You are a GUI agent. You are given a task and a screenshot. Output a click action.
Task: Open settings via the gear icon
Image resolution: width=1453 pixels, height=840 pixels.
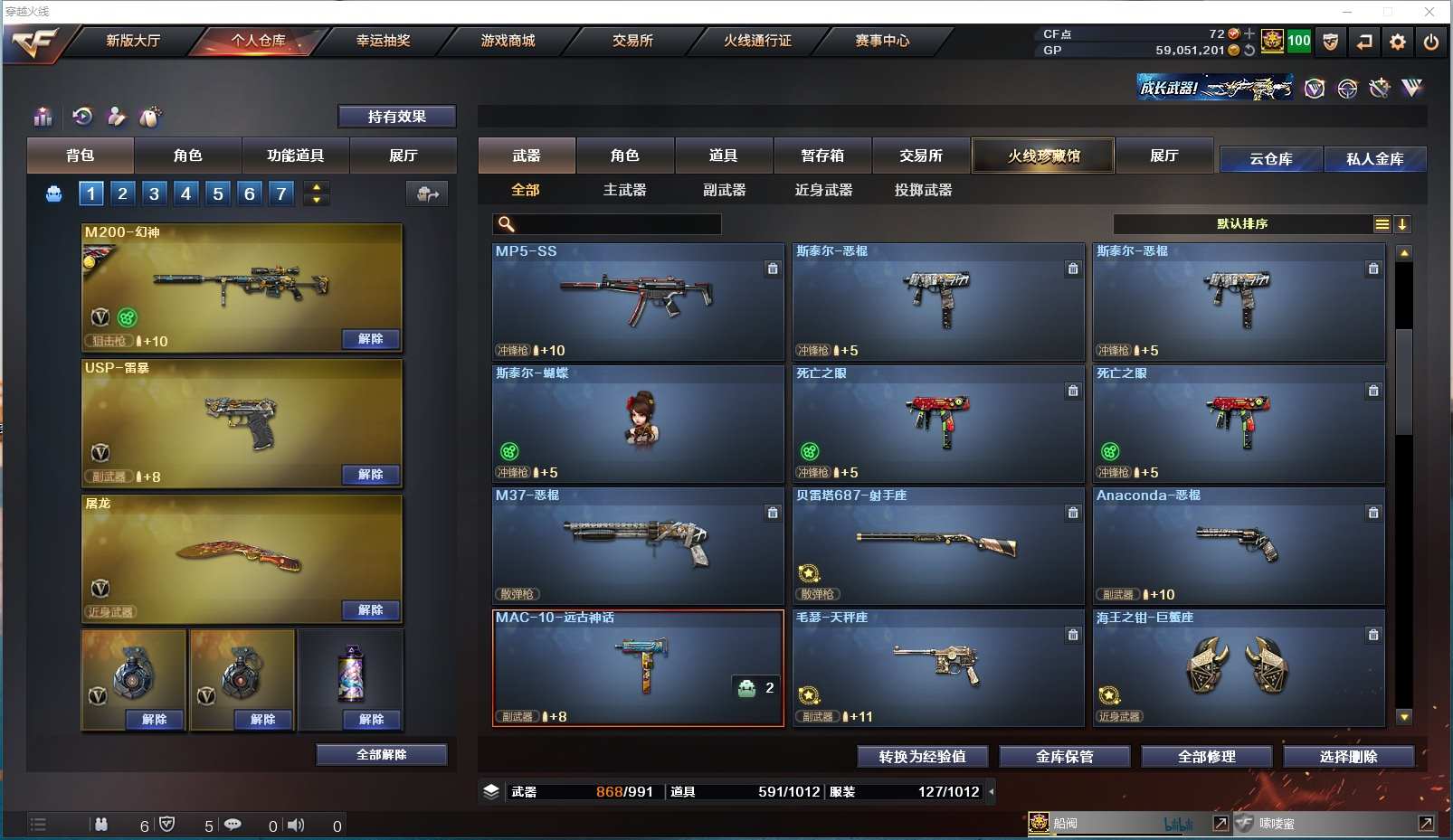tap(1398, 42)
